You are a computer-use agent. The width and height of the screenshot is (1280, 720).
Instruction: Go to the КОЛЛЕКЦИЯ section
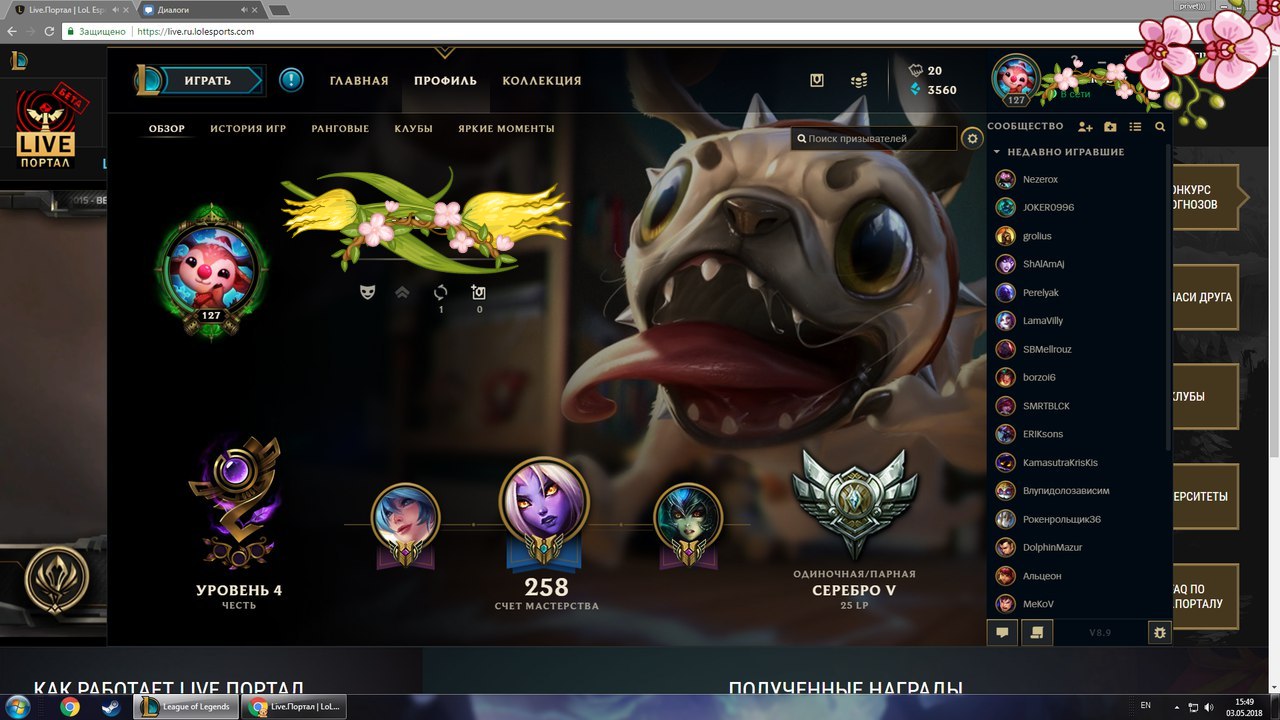coord(541,81)
